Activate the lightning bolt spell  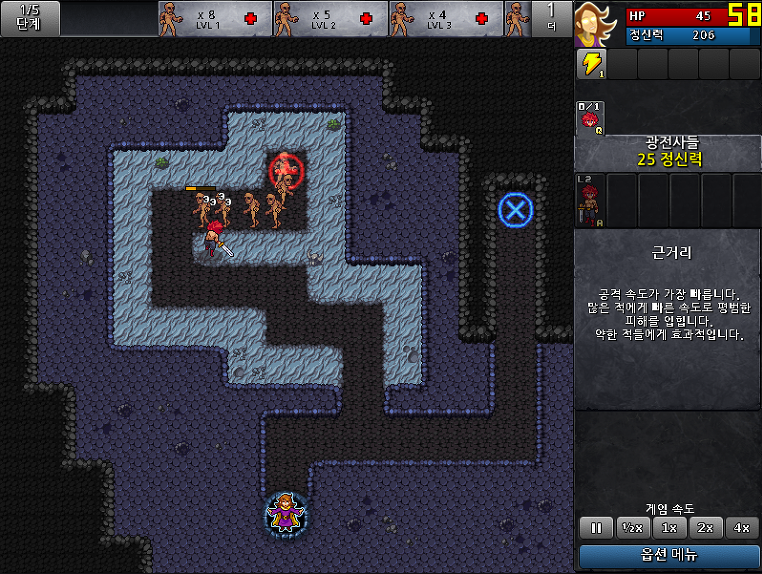tap(591, 64)
